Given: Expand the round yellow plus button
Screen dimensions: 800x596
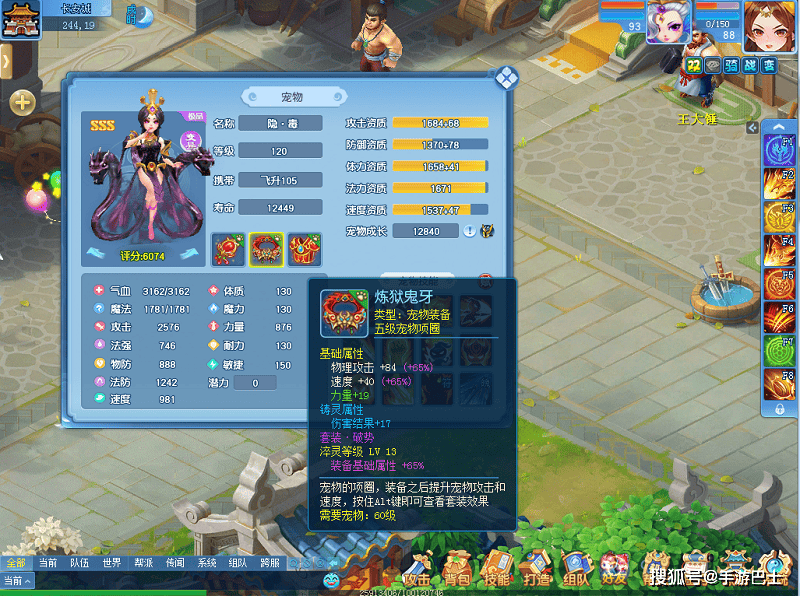Looking at the screenshot, I should pos(22,102).
